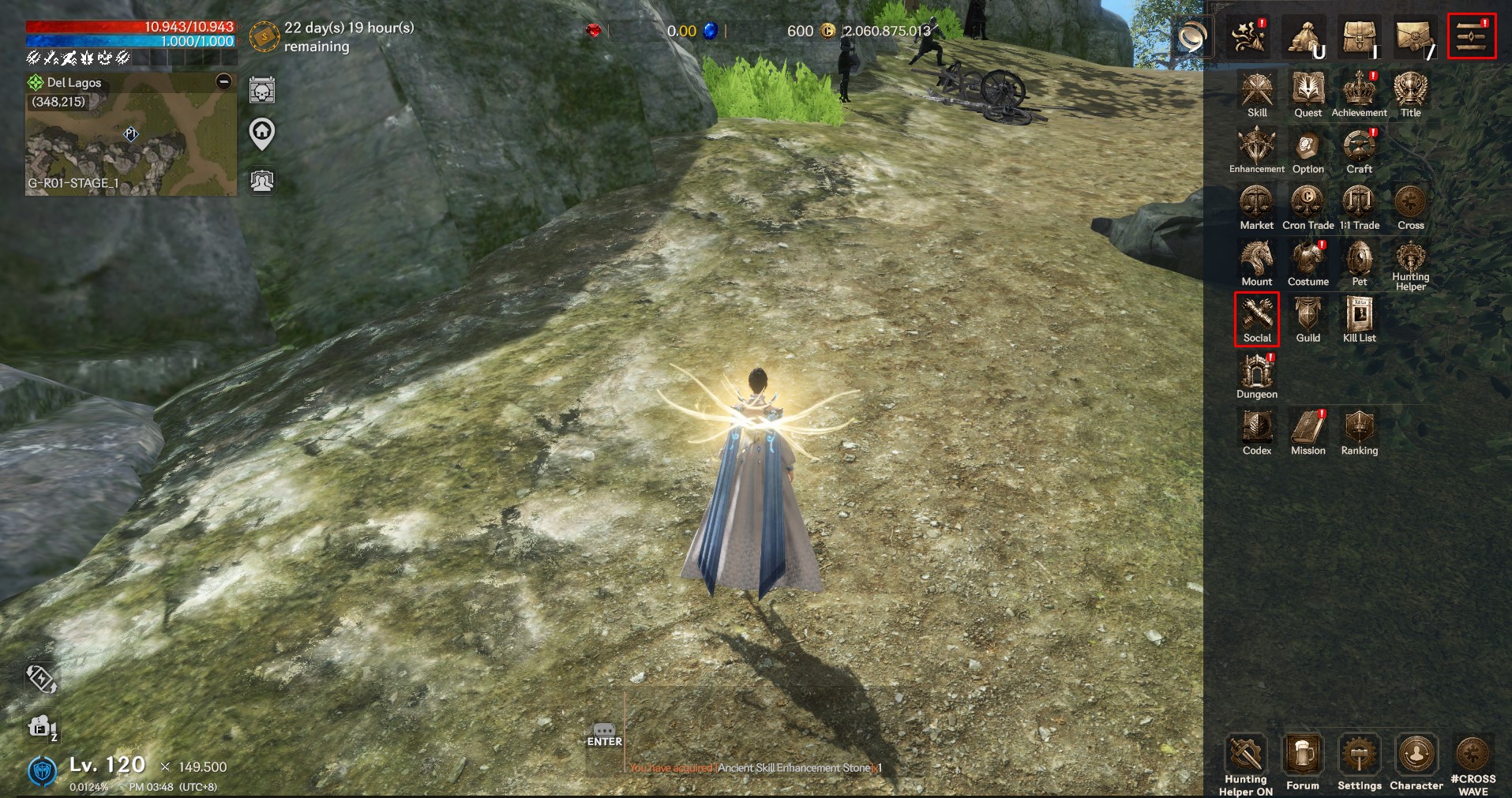Open Cron Trade
Viewport: 1512px width, 798px height.
[x=1308, y=205]
